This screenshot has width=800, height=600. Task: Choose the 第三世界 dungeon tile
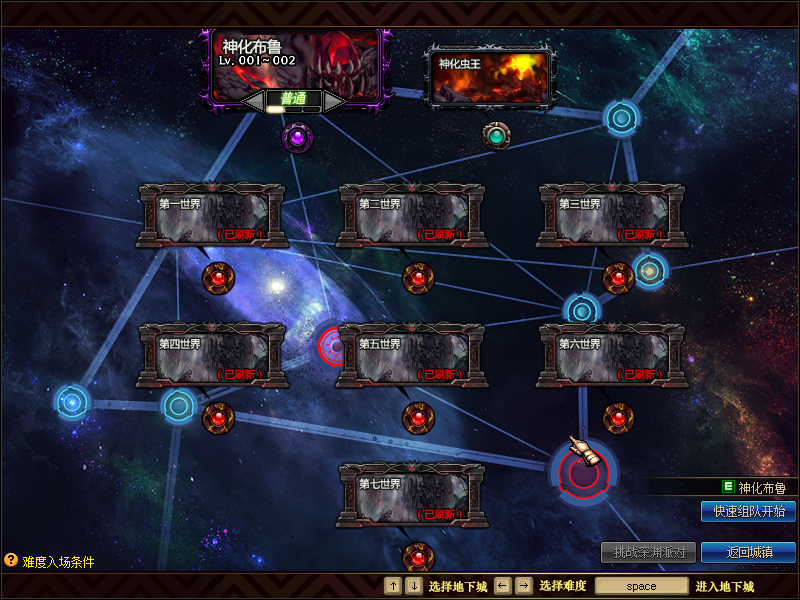click(612, 215)
